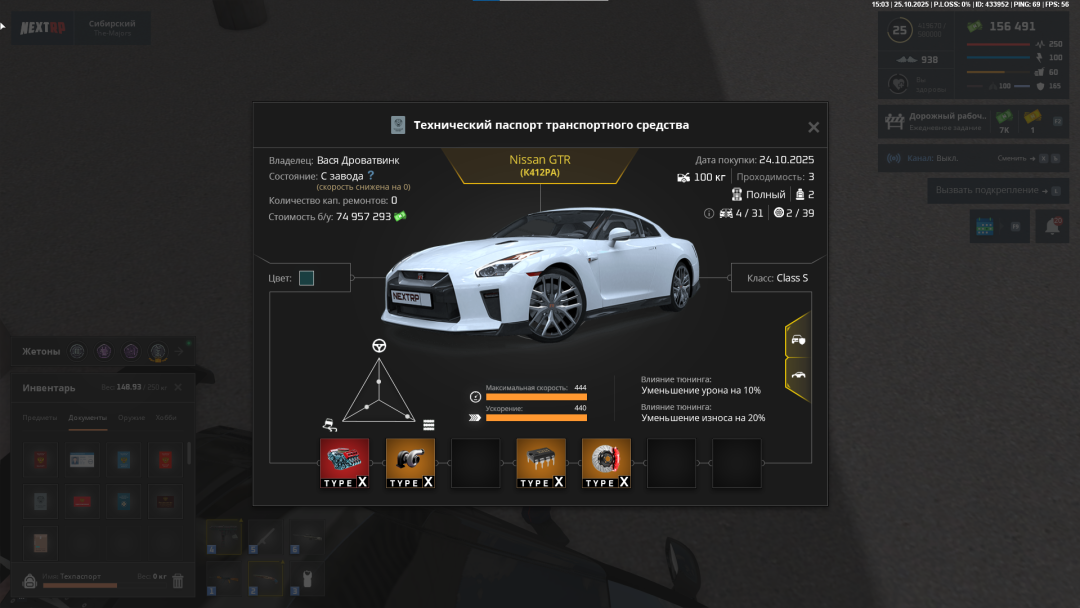
Task: Switch to the Предметы inventory tab
Action: click(40, 418)
